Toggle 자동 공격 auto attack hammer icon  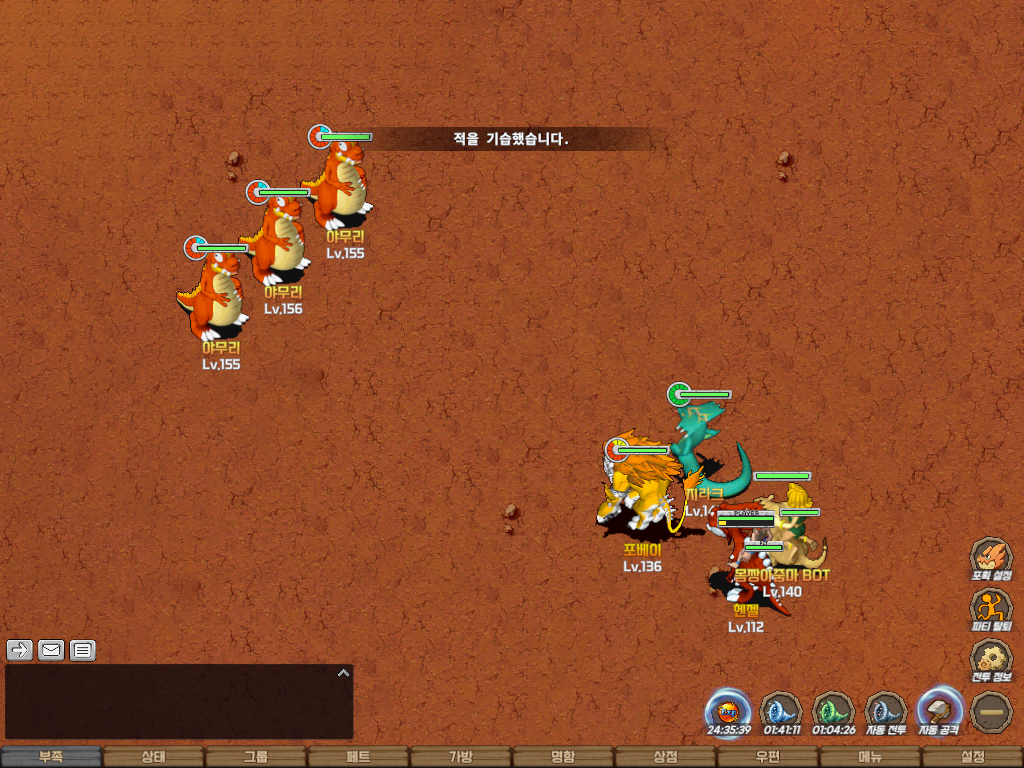[938, 711]
